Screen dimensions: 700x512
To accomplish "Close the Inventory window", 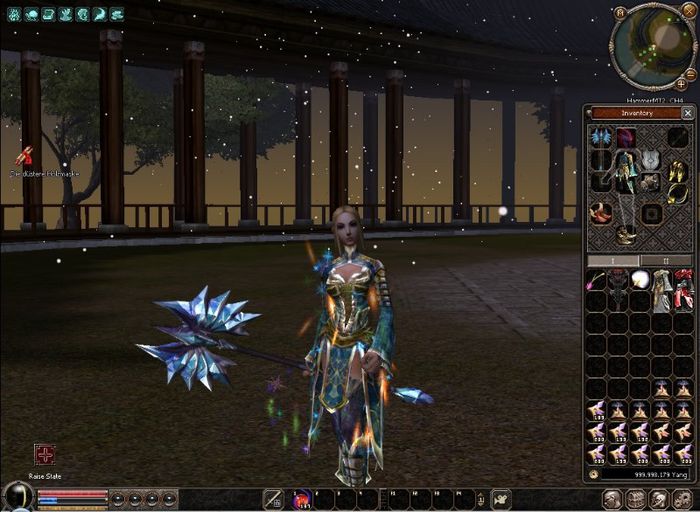I will tap(688, 113).
